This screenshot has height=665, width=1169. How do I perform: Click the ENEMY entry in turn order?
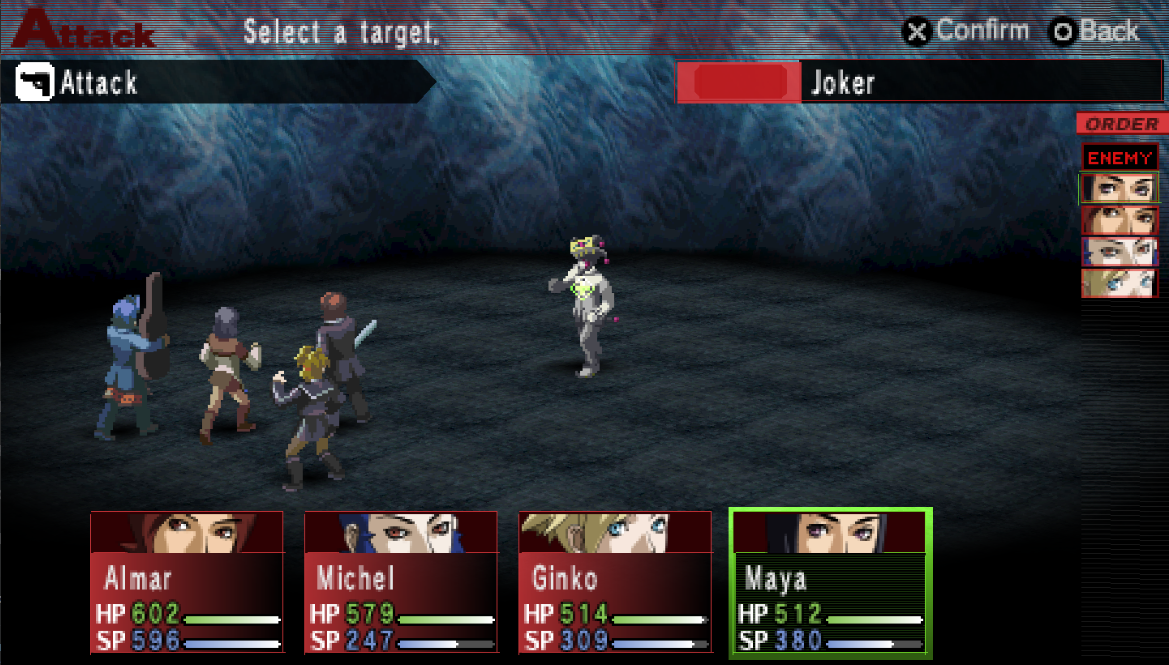(x=1120, y=158)
